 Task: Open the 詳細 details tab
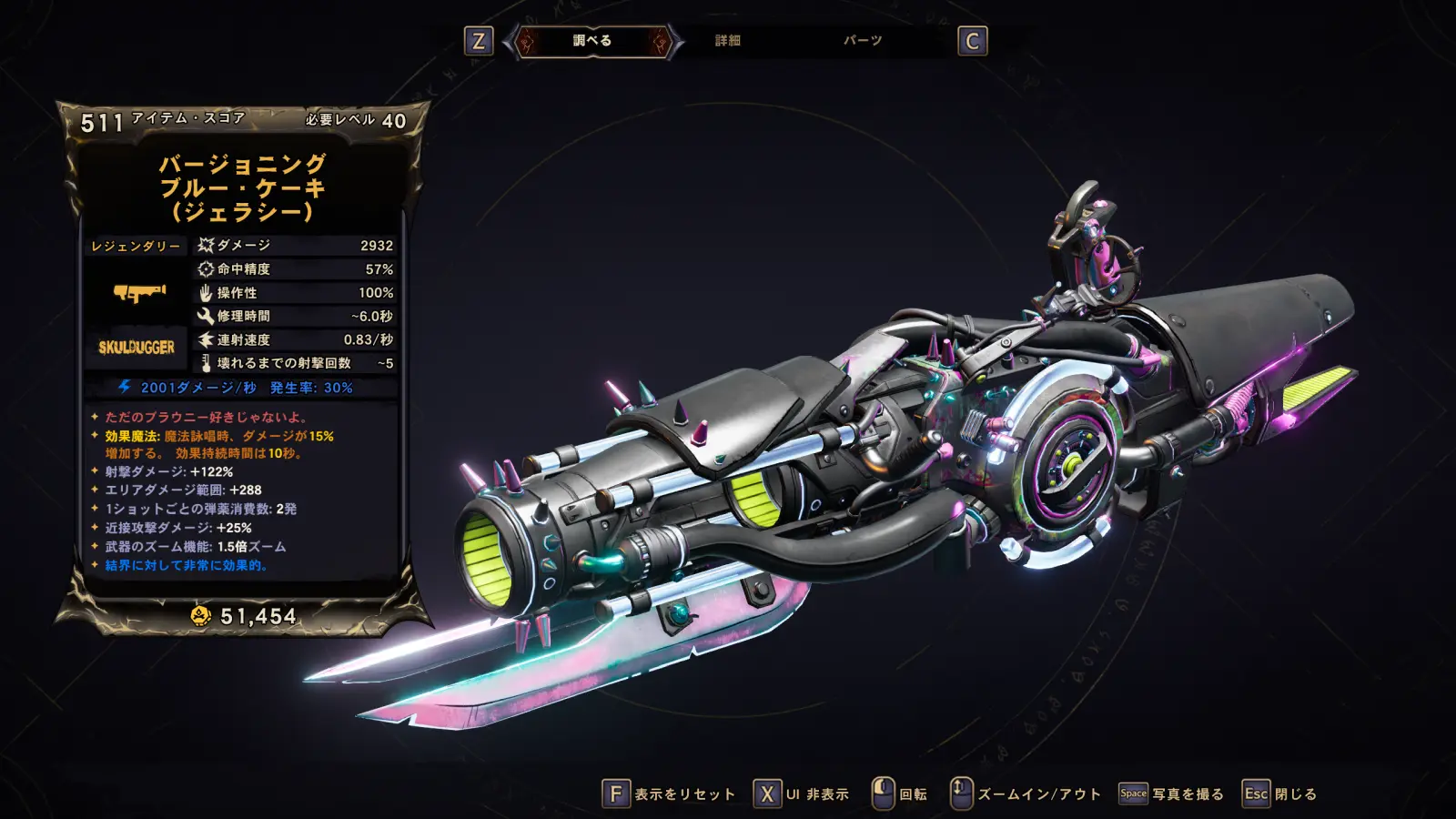[x=727, y=41]
